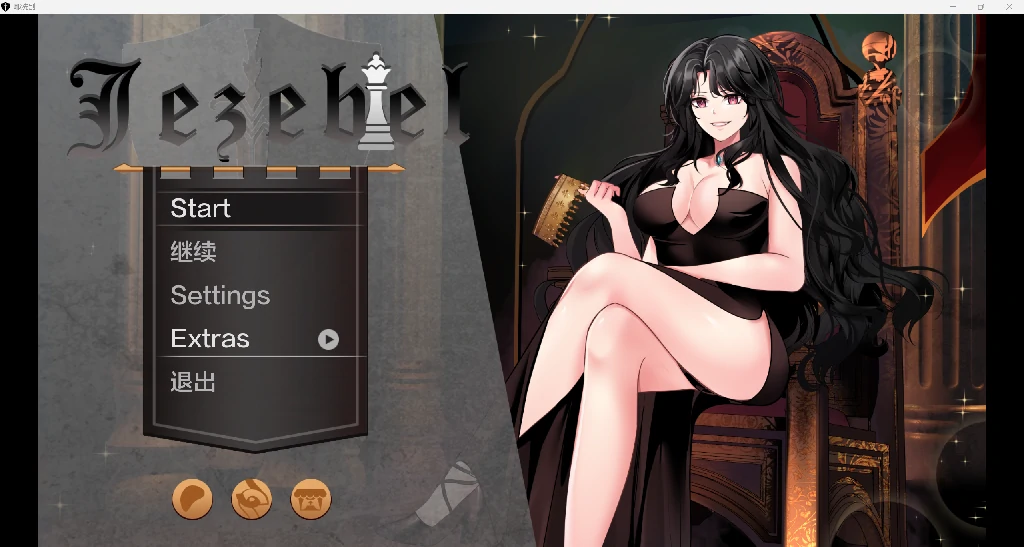This screenshot has height=547, width=1024.
Task: Minimize the game window
Action: click(952, 6)
